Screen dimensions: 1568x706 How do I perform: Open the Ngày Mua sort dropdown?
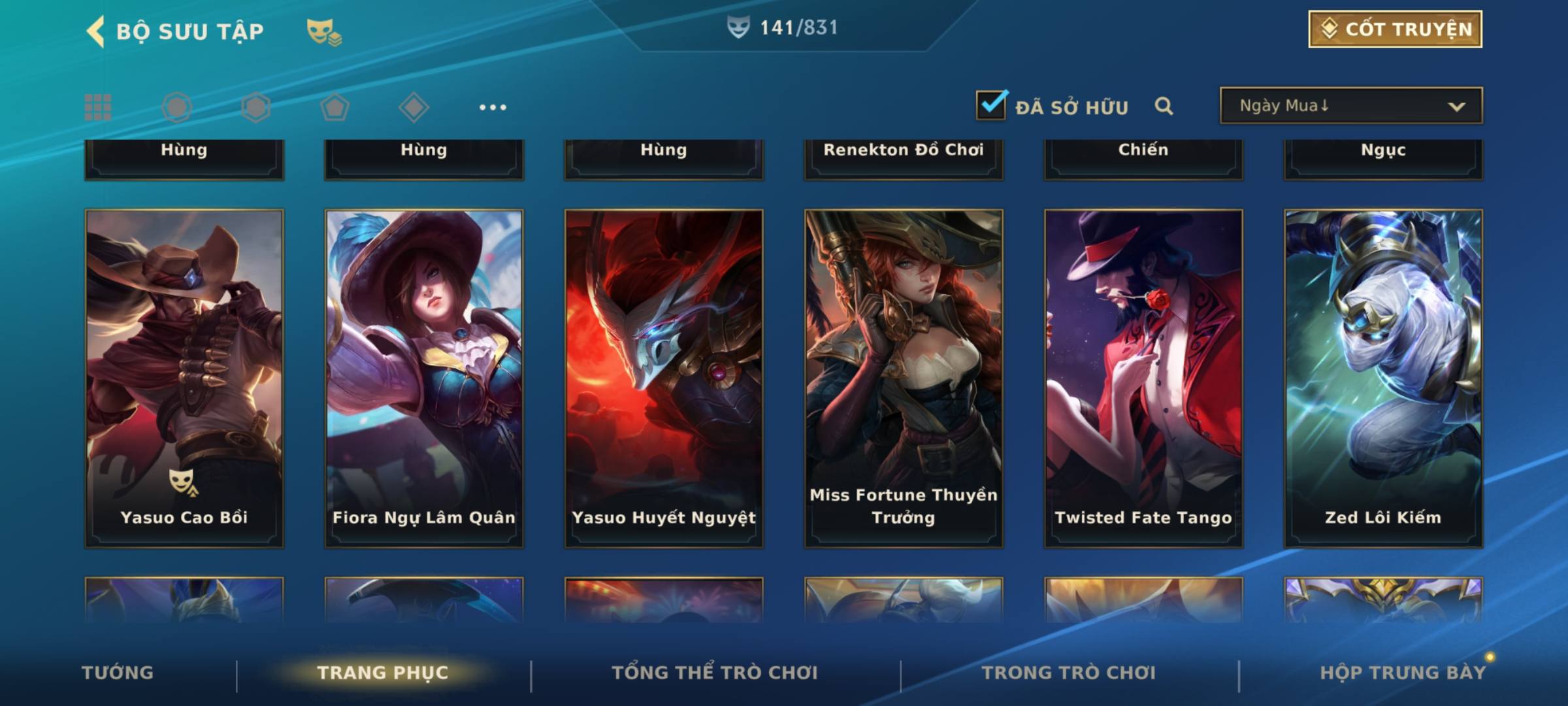tap(1350, 106)
